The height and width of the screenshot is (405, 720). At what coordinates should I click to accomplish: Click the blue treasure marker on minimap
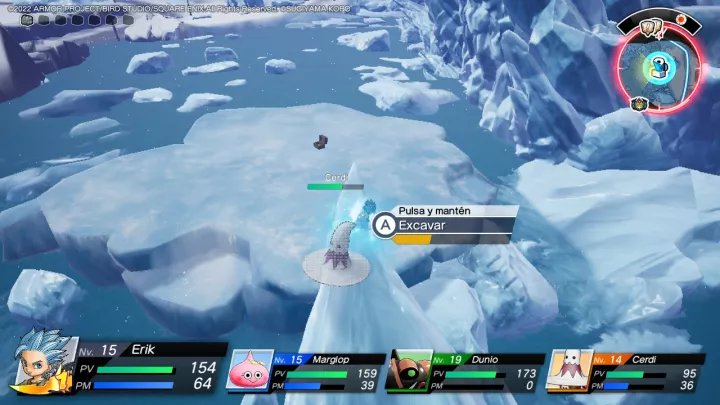coord(659,67)
